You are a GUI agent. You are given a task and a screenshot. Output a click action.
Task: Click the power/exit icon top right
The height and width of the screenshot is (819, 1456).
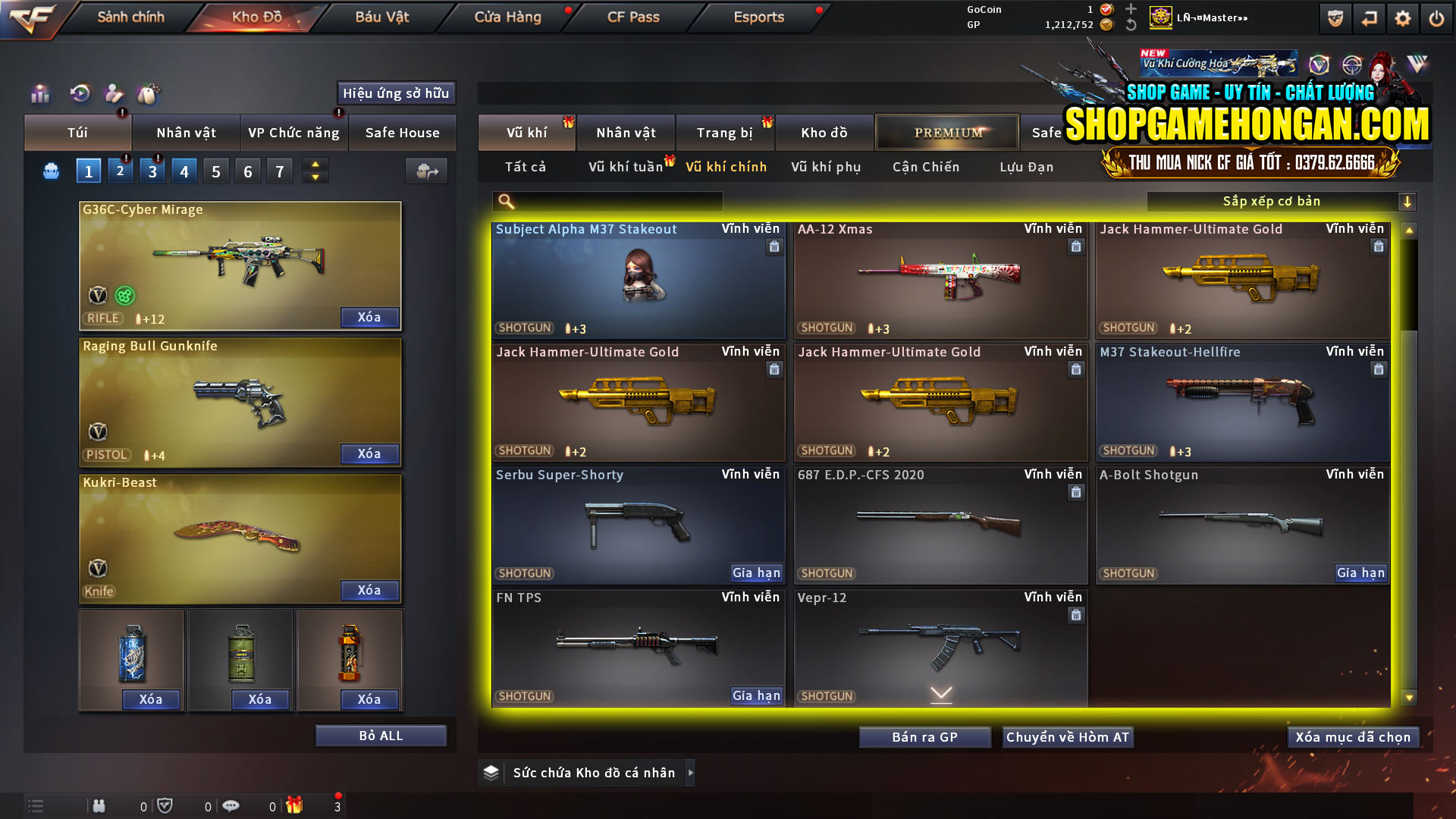click(x=1437, y=17)
